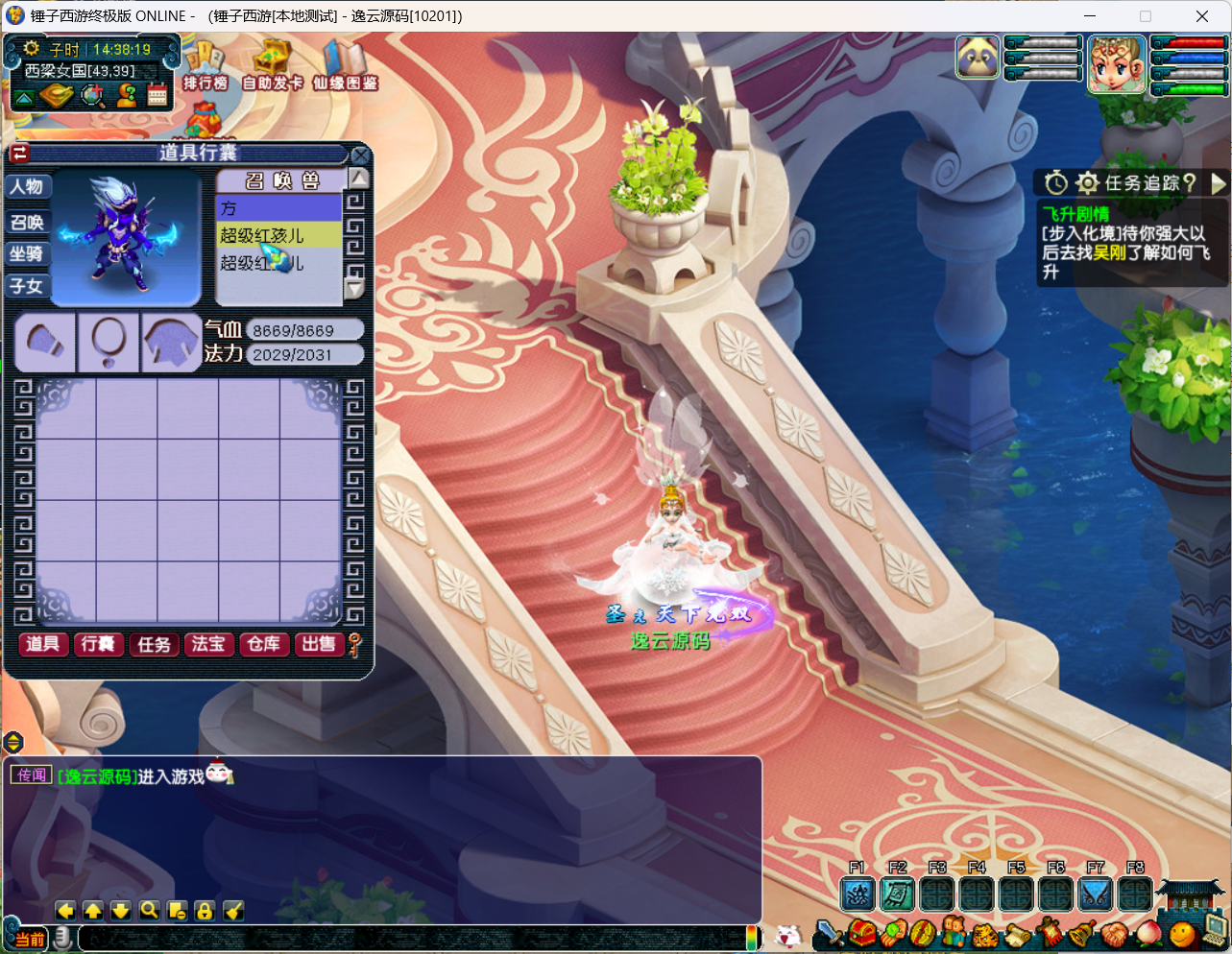Click the chat lock button
The width and height of the screenshot is (1232, 954).
(x=205, y=910)
